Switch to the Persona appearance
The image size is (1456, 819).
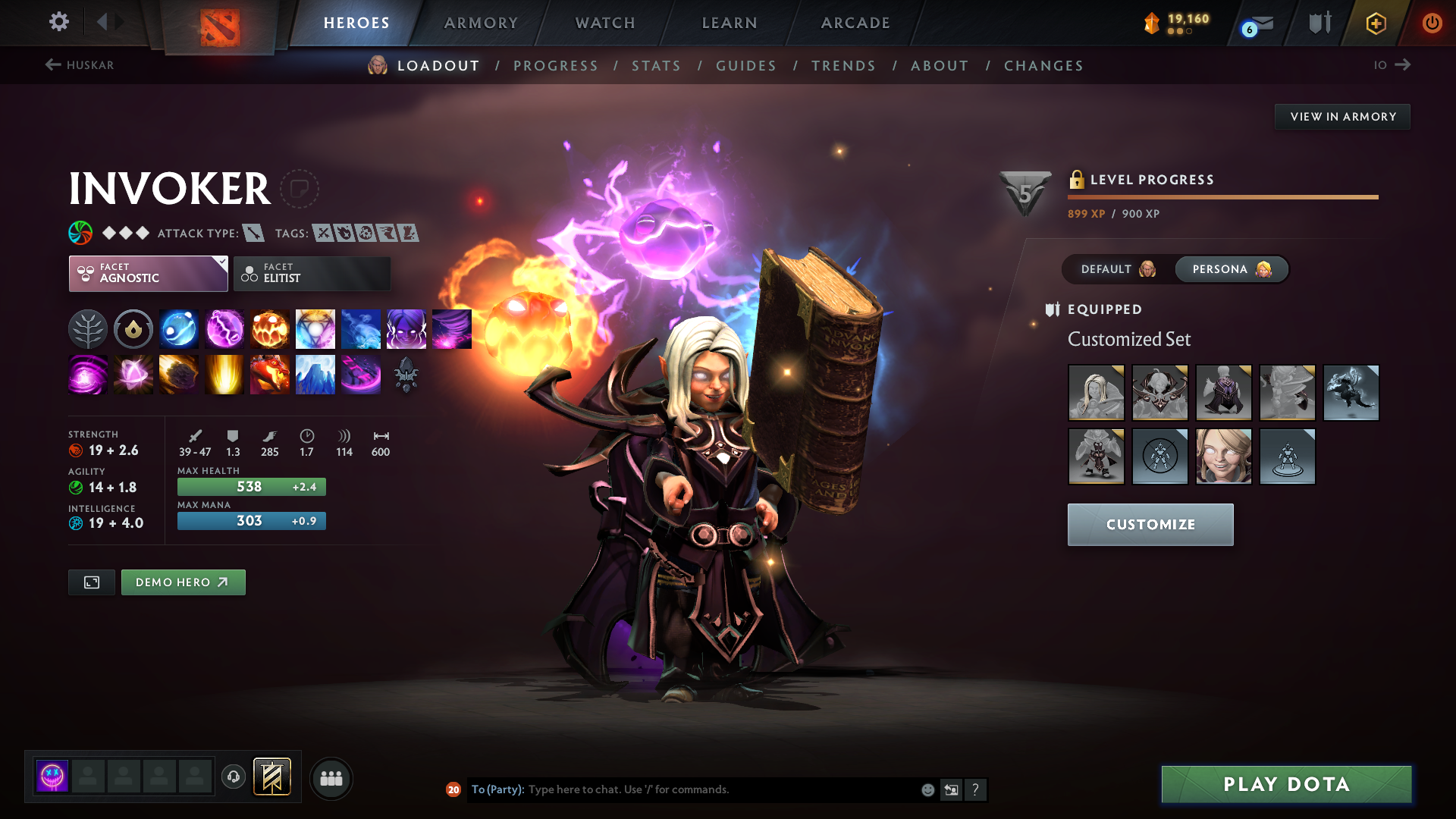(1230, 269)
